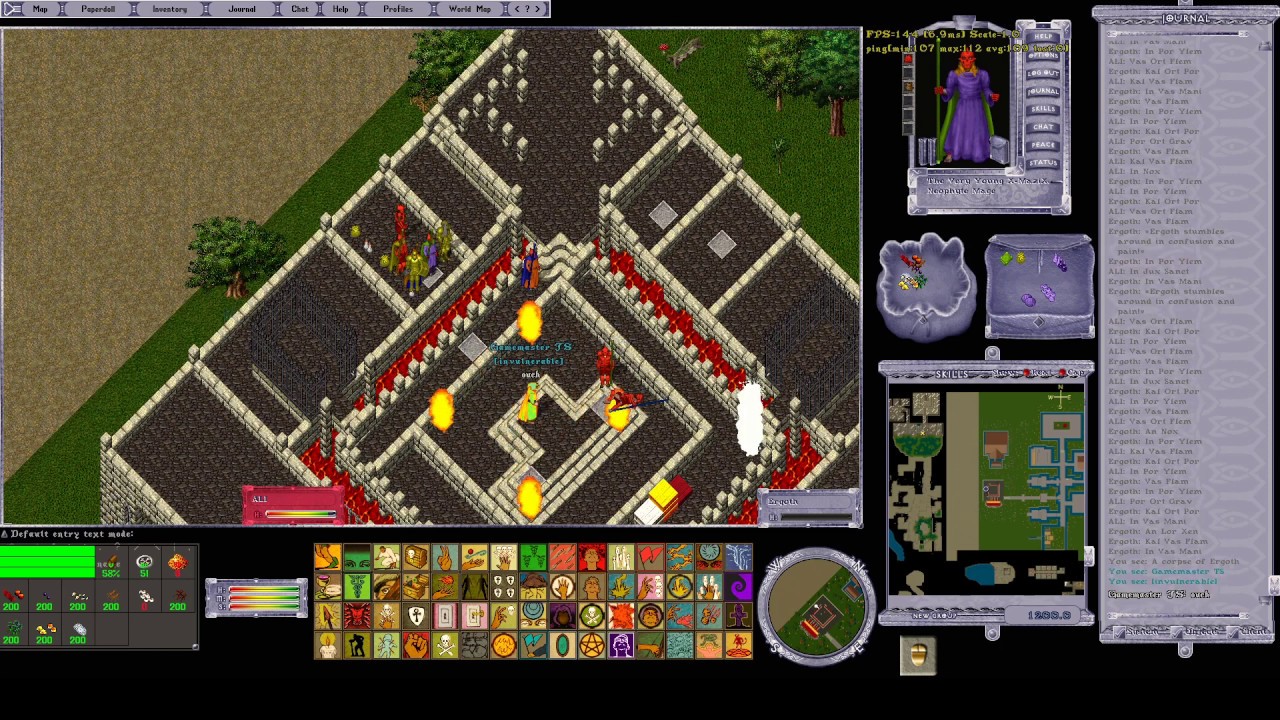Viewport: 1280px width, 720px height.
Task: Select the ALL party health bar gump
Action: click(x=293, y=506)
